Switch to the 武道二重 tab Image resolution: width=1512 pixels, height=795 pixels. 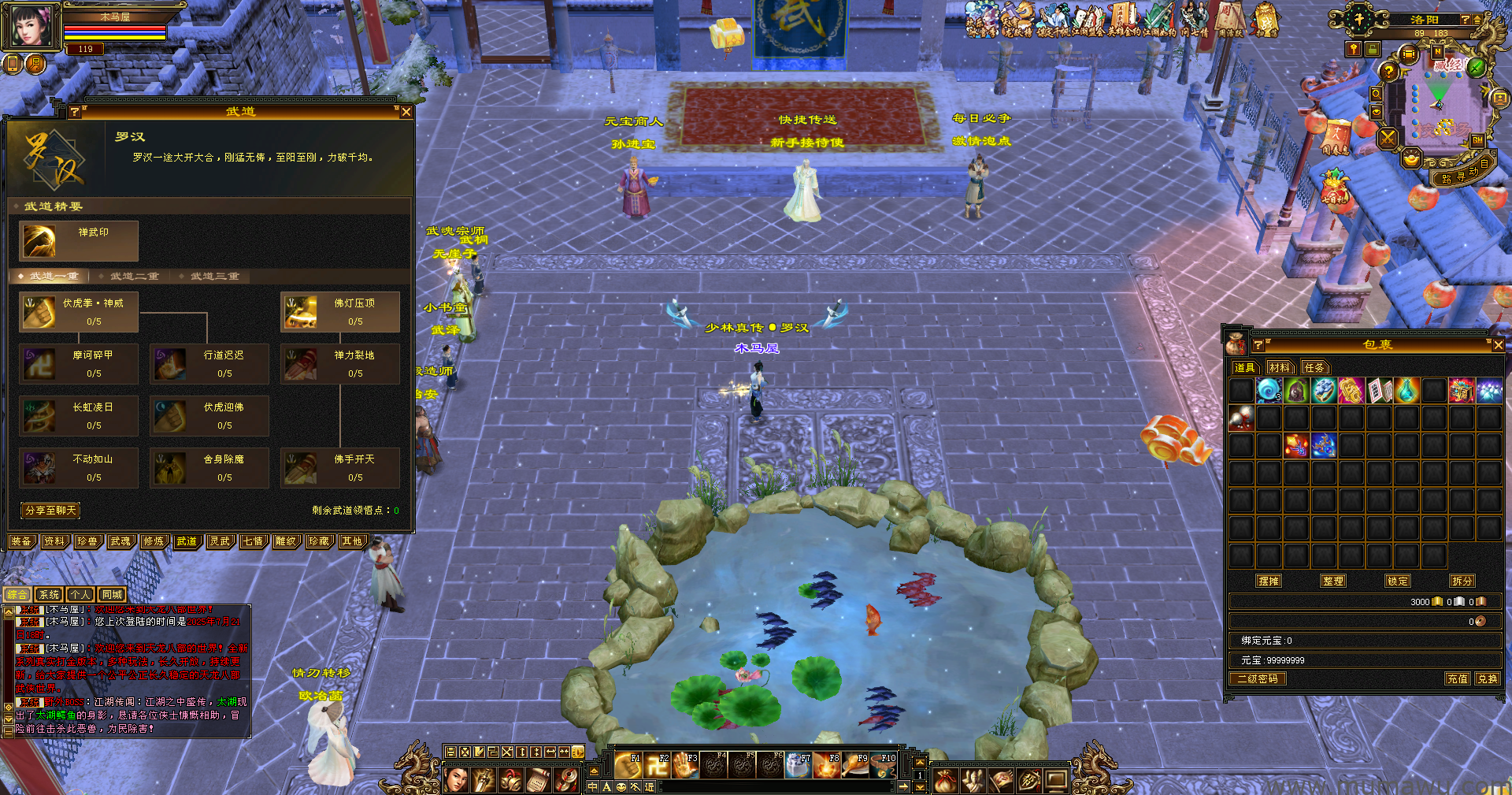(134, 277)
